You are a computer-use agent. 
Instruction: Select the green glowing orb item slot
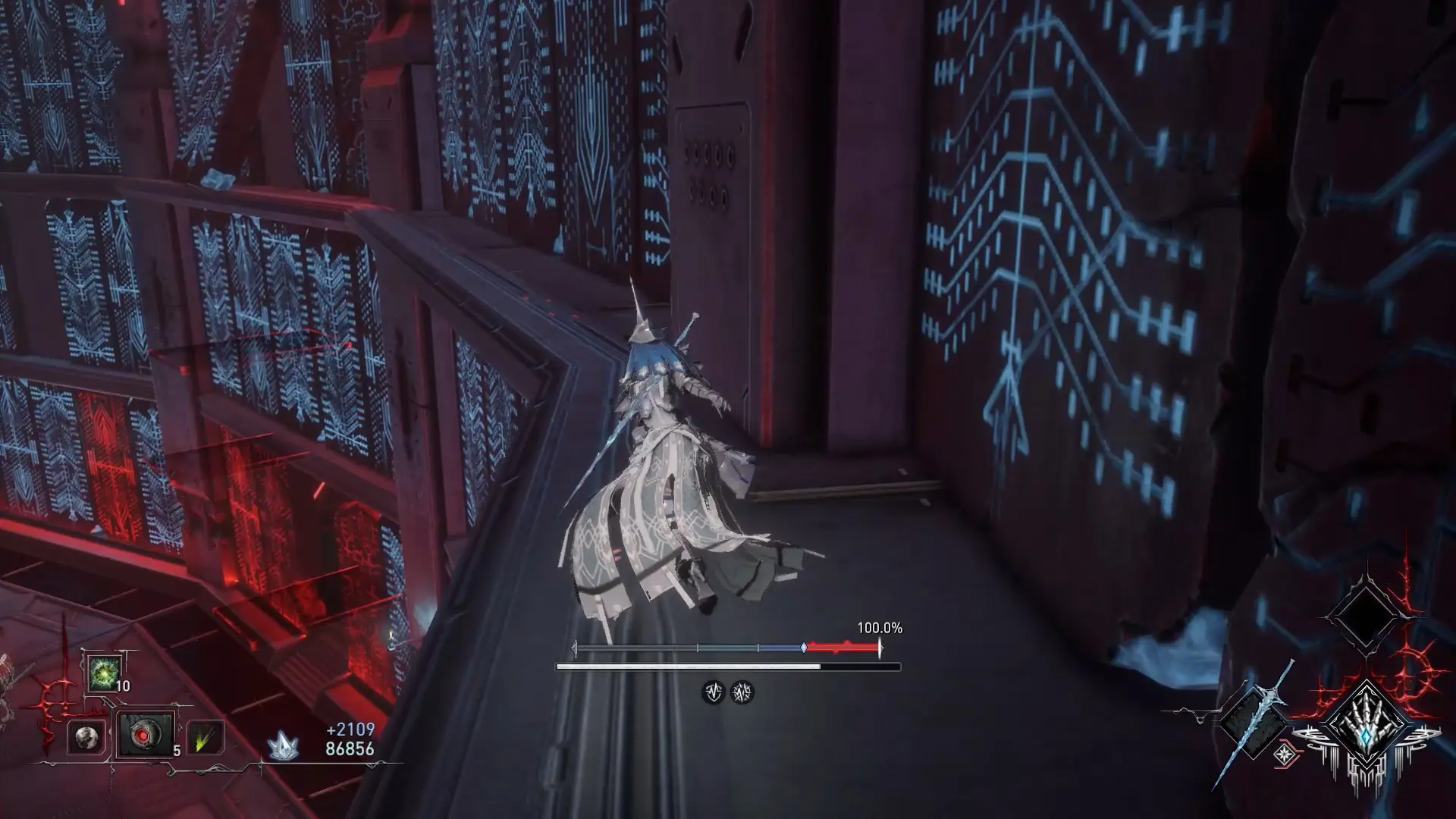point(102,673)
